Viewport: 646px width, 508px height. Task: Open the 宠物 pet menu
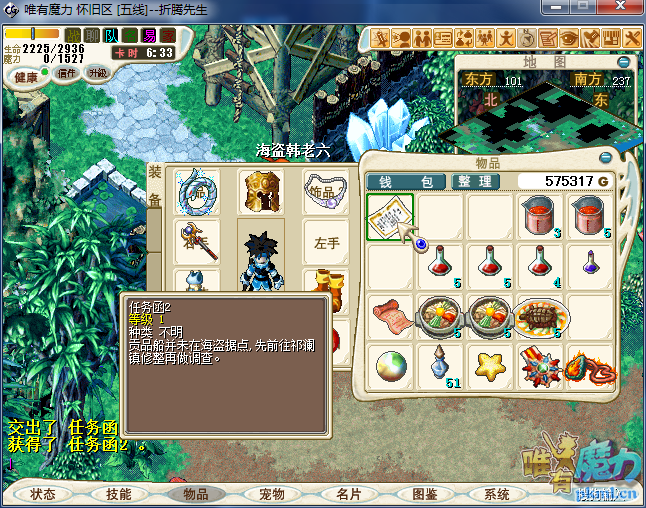(x=272, y=494)
